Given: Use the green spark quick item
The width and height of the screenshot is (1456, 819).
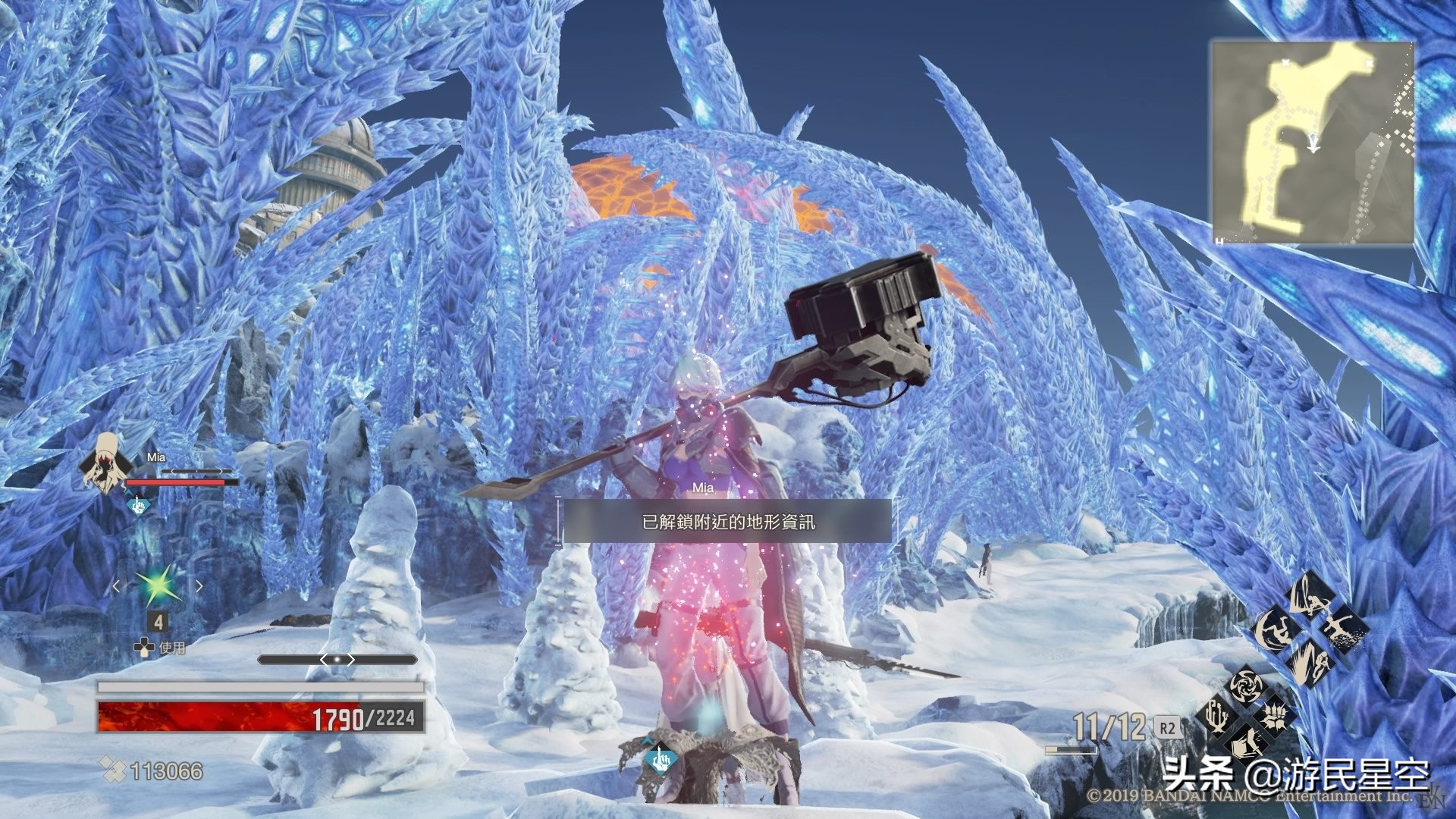Looking at the screenshot, I should (x=158, y=585).
